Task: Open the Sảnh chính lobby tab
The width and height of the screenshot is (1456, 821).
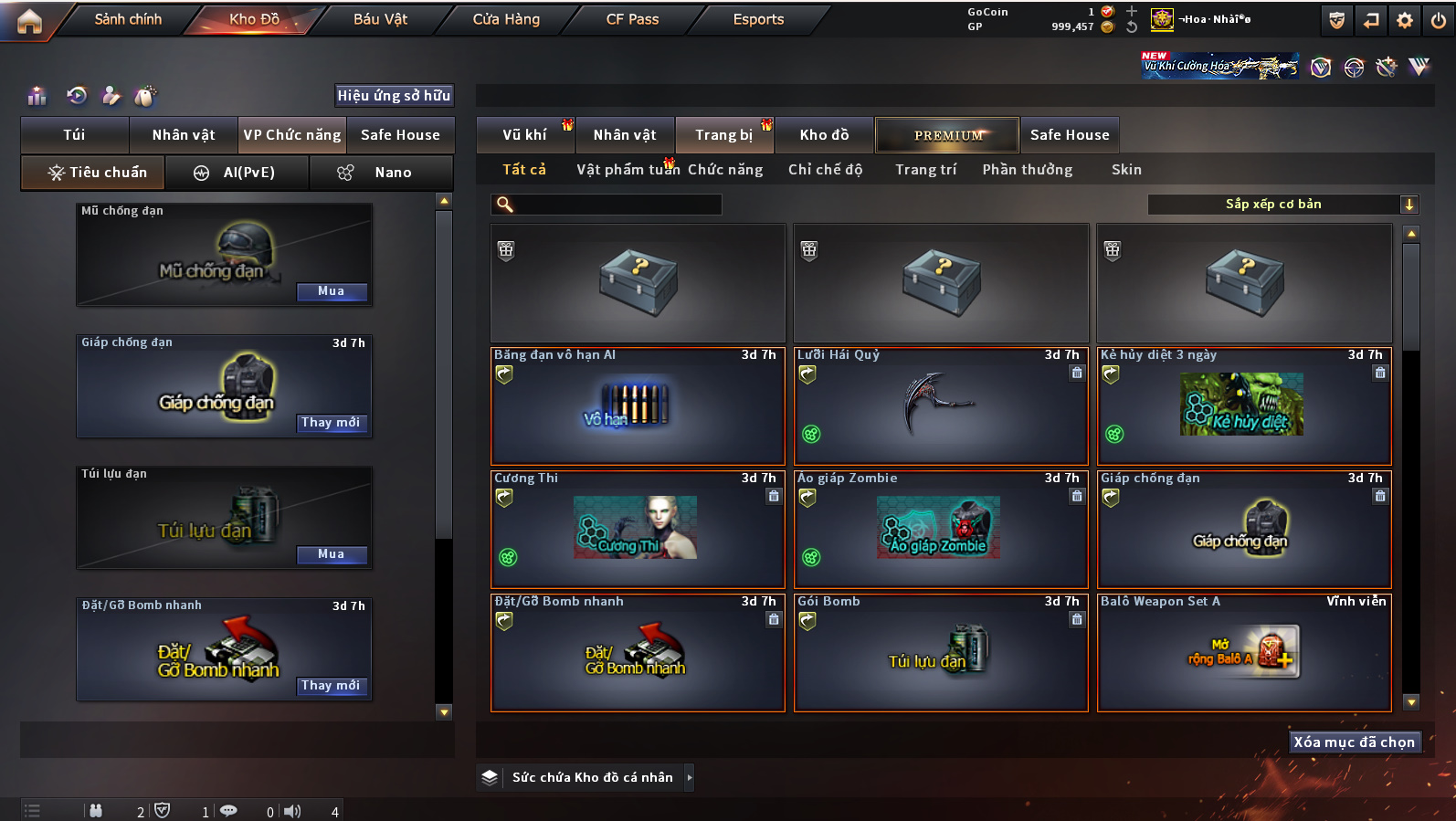Action: (x=128, y=19)
